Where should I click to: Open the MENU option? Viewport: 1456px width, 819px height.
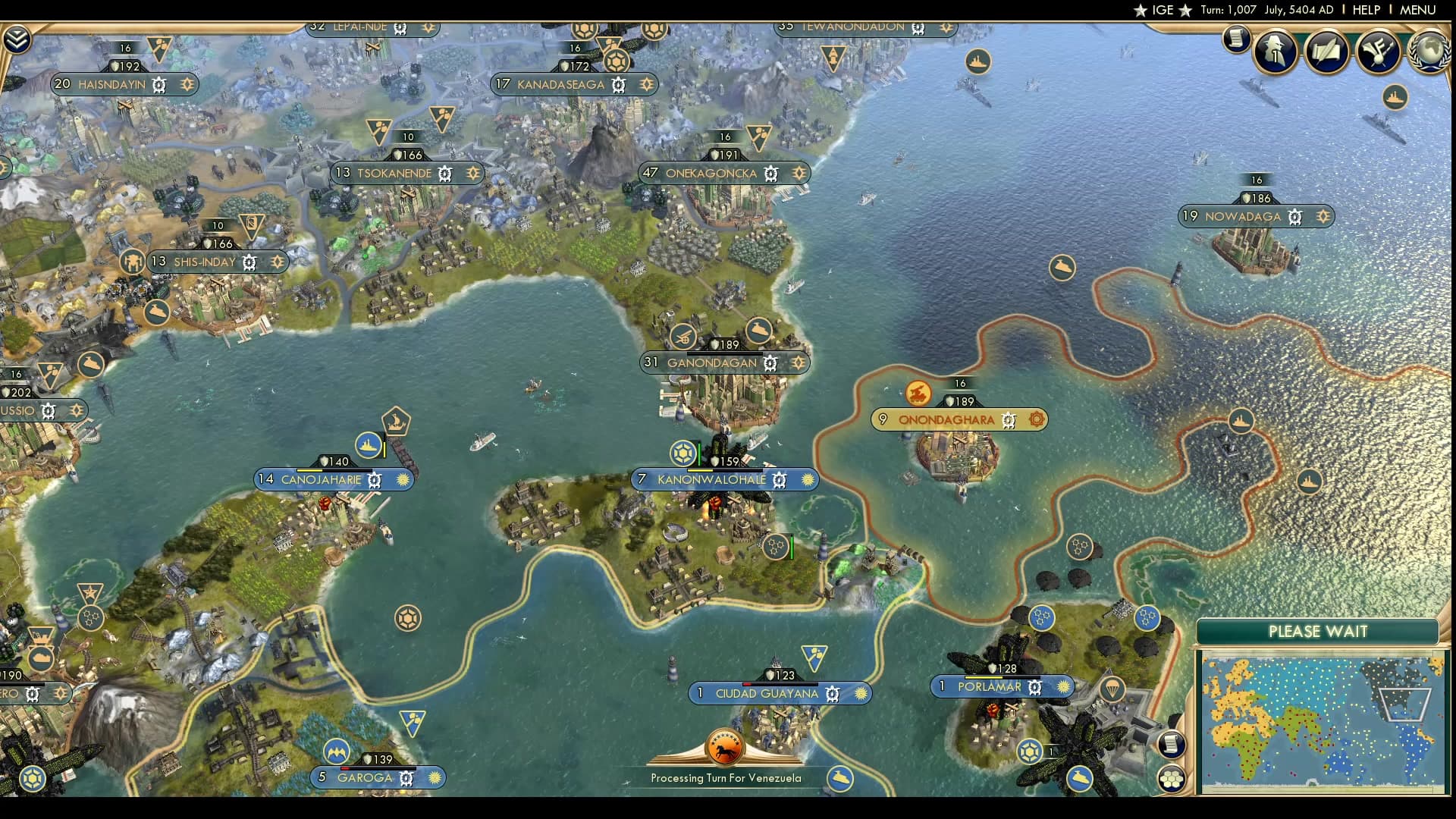(1417, 10)
